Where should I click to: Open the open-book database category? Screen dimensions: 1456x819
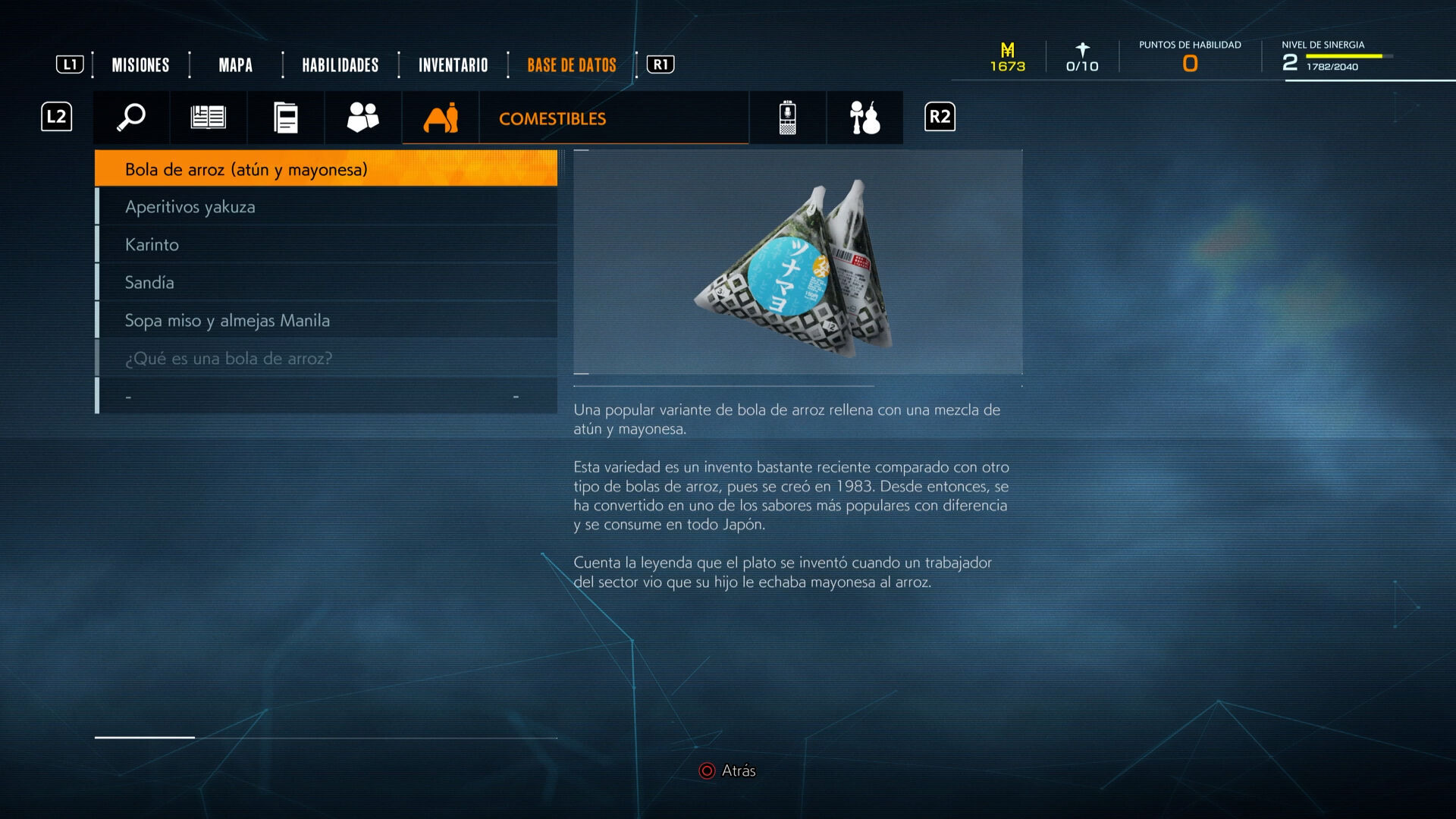point(208,118)
